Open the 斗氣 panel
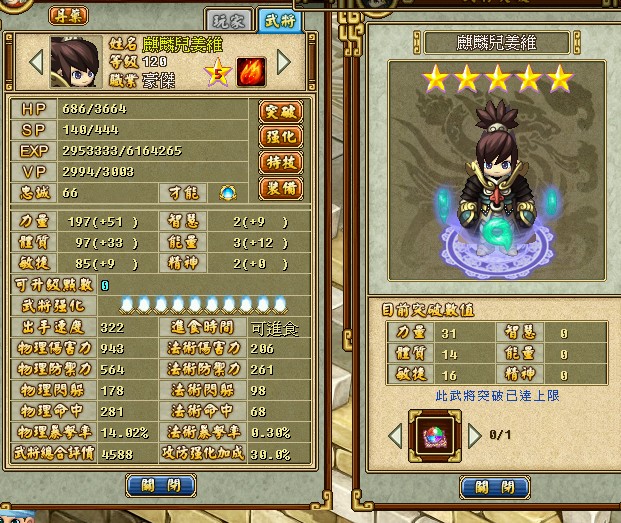Screen dimensions: 621x523 68,17
